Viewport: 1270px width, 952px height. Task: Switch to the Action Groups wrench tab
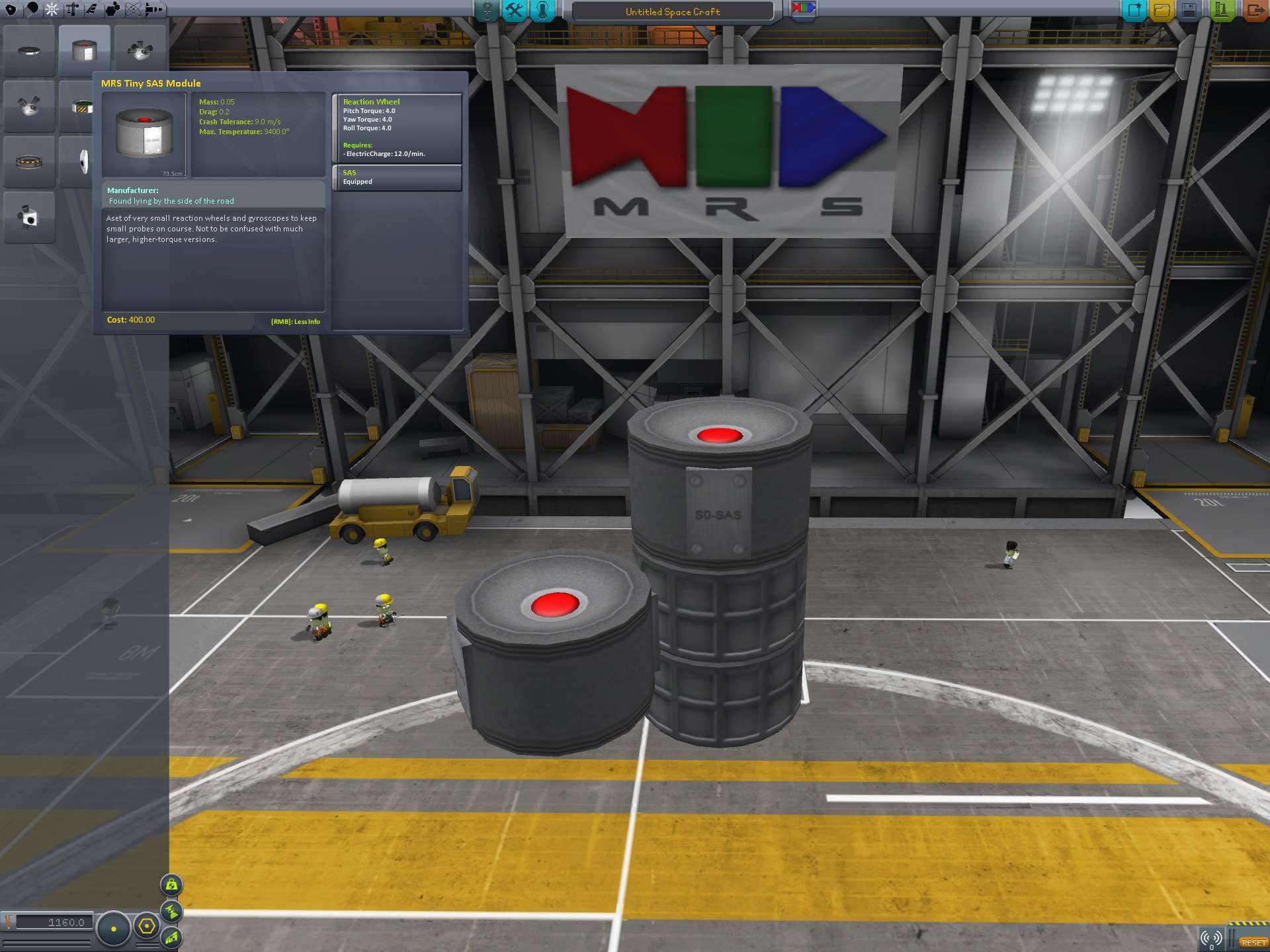click(514, 11)
